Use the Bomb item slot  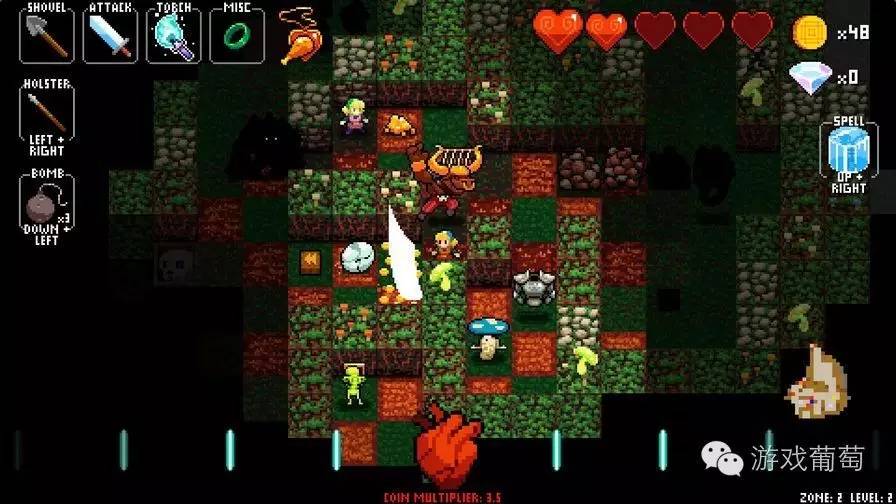[x=47, y=204]
